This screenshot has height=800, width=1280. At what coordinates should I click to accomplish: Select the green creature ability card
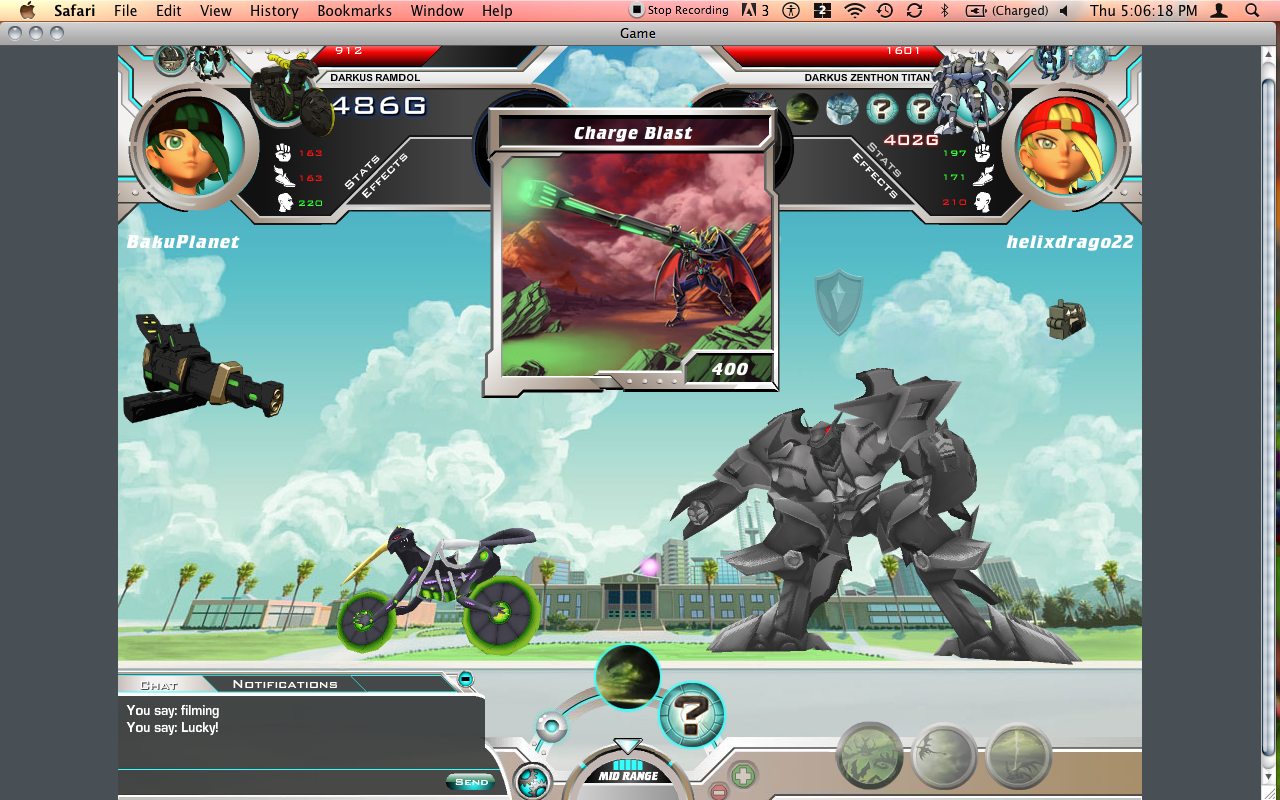869,755
